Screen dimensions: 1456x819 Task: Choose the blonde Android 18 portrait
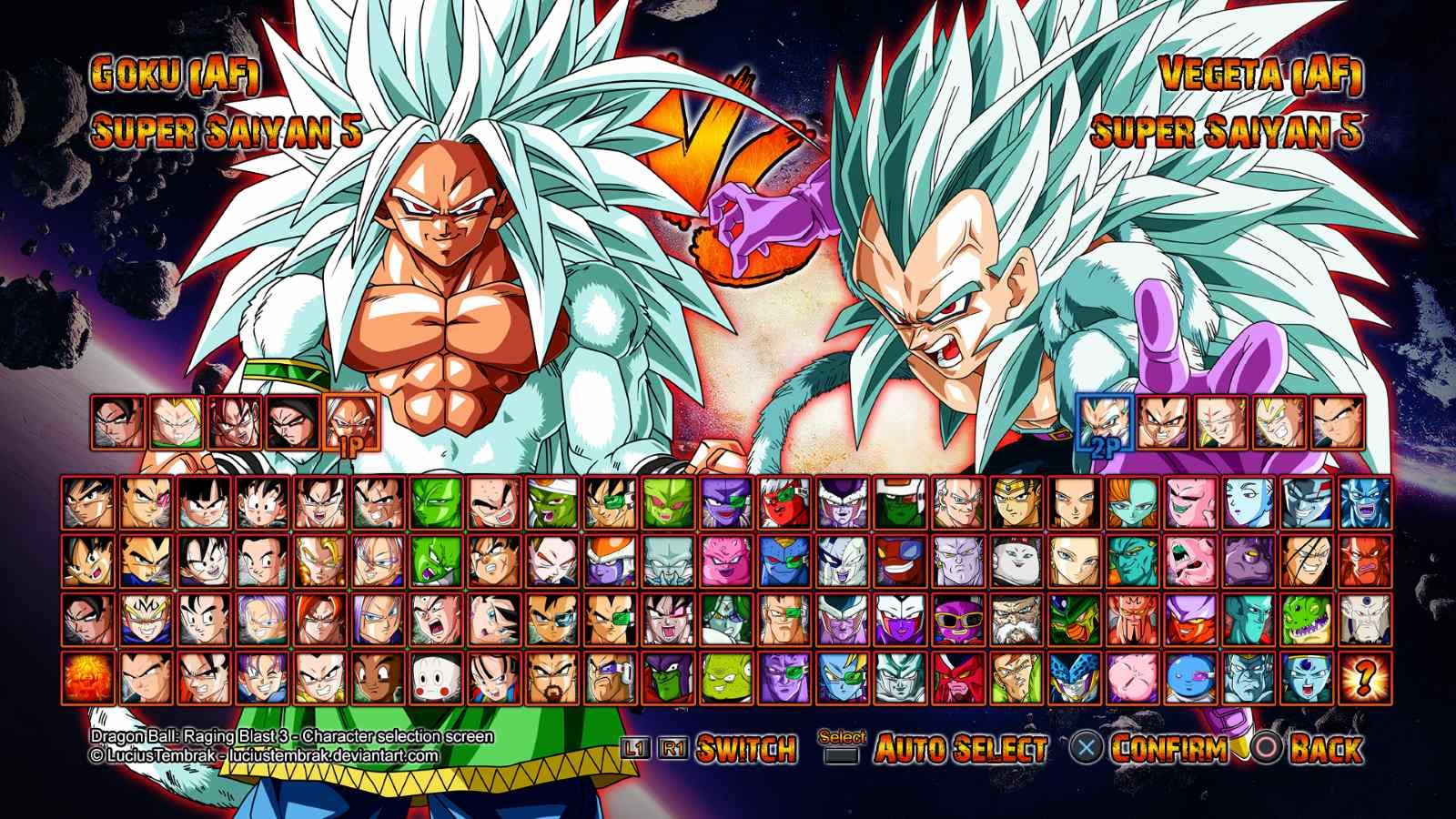pos(1073,561)
